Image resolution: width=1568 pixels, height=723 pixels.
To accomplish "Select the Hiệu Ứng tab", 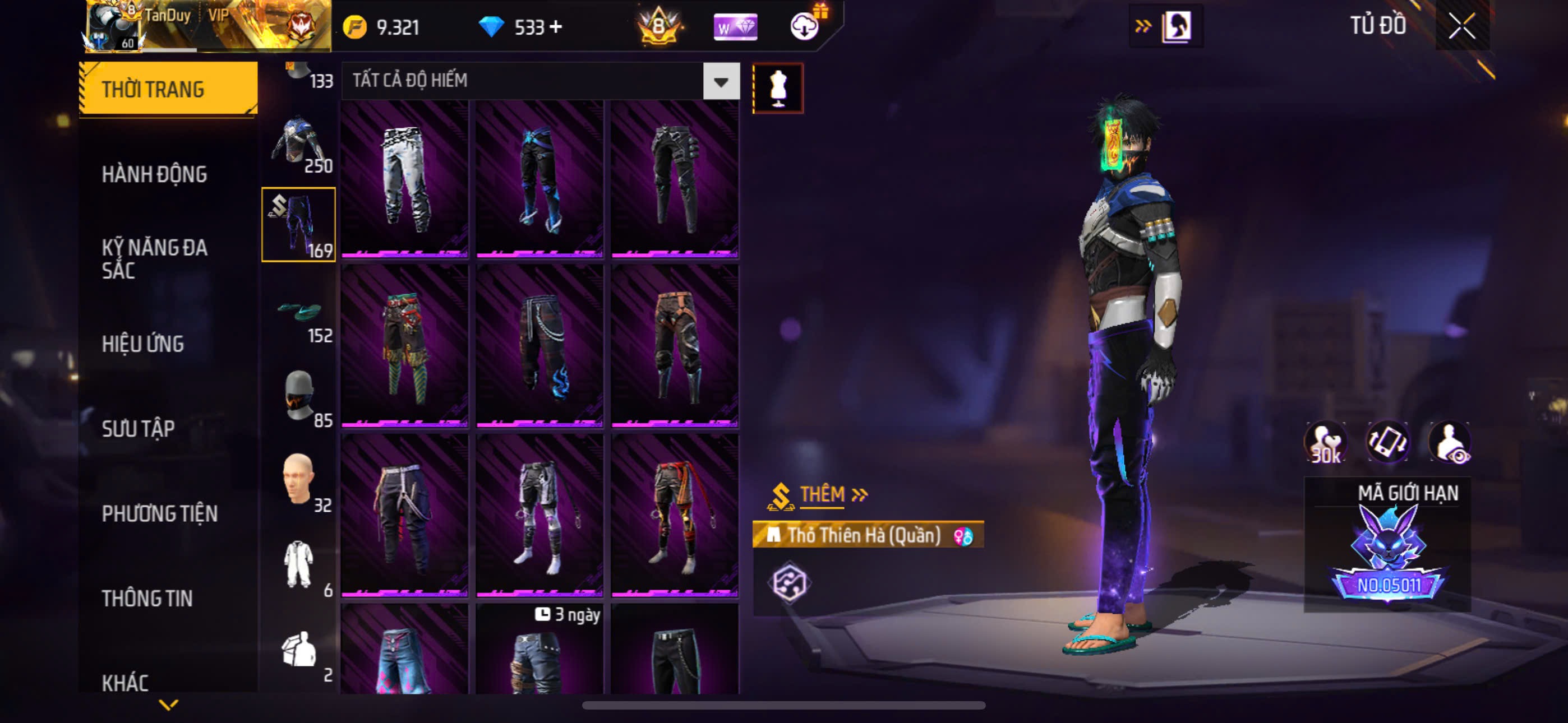I will [x=143, y=344].
